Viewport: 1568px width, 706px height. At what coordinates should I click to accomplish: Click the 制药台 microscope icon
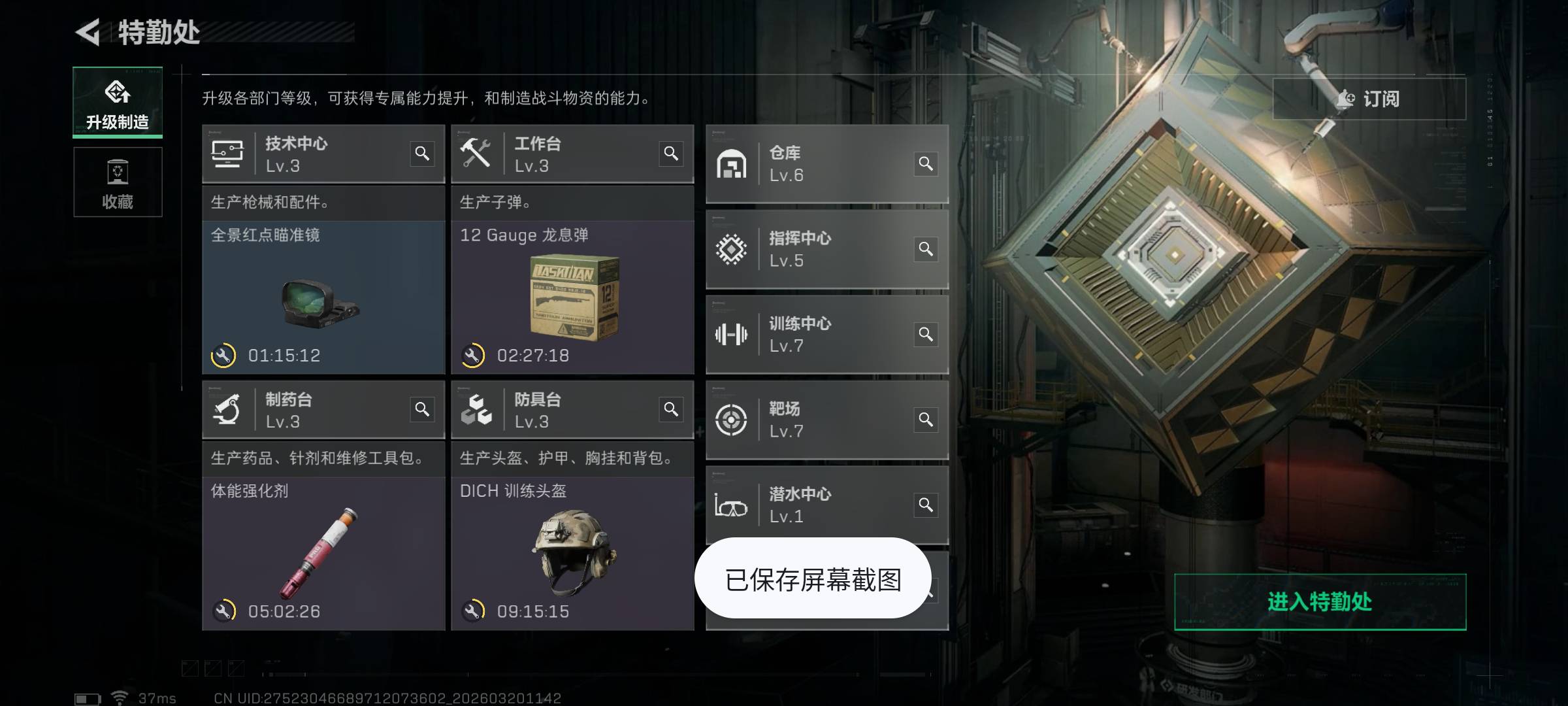click(x=225, y=410)
